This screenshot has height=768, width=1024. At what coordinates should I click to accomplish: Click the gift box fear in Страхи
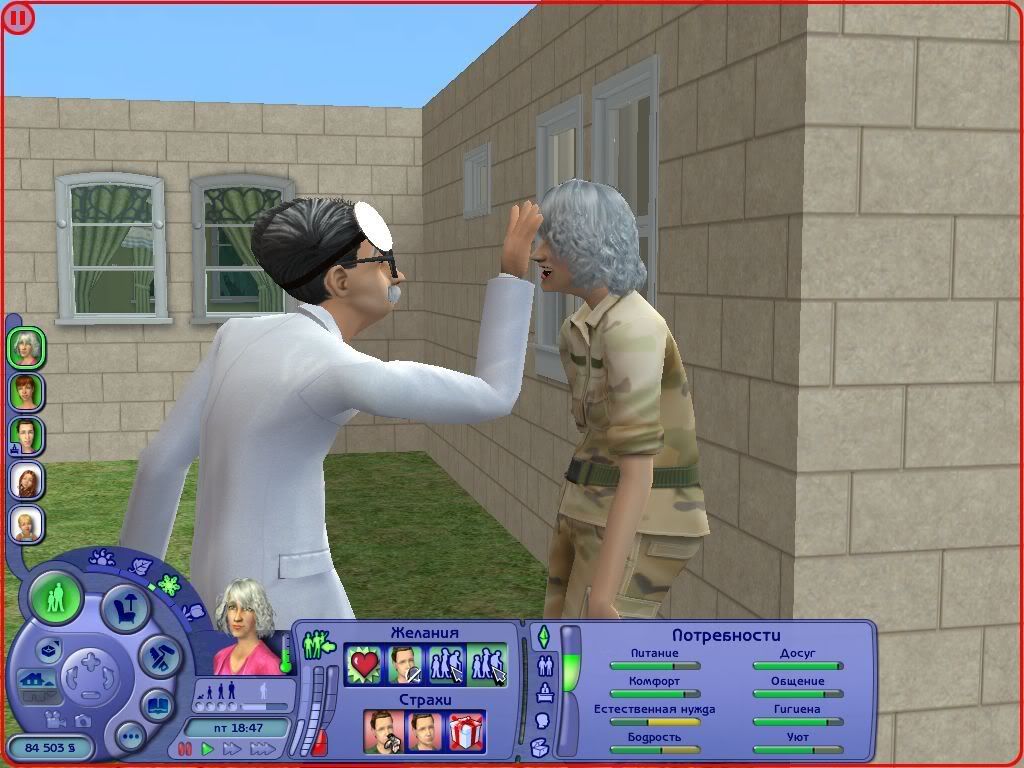[x=467, y=730]
